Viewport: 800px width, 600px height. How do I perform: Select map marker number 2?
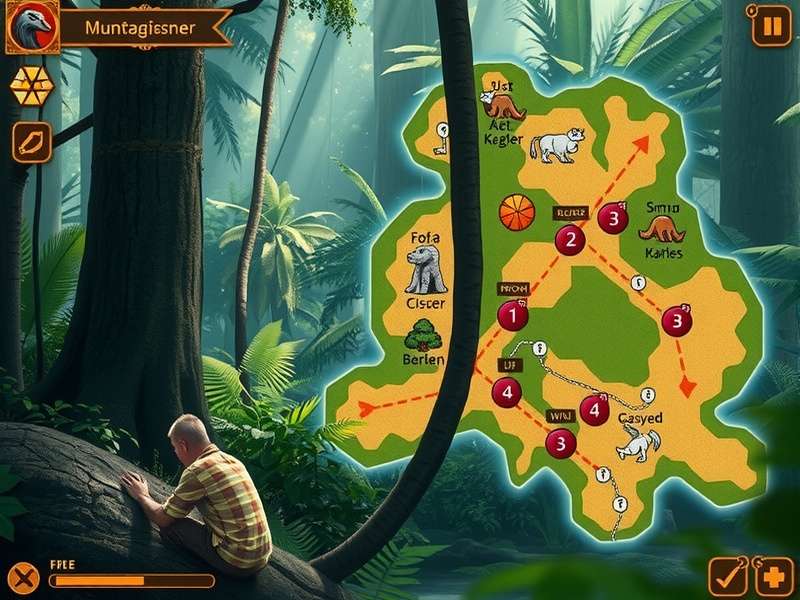(x=570, y=239)
